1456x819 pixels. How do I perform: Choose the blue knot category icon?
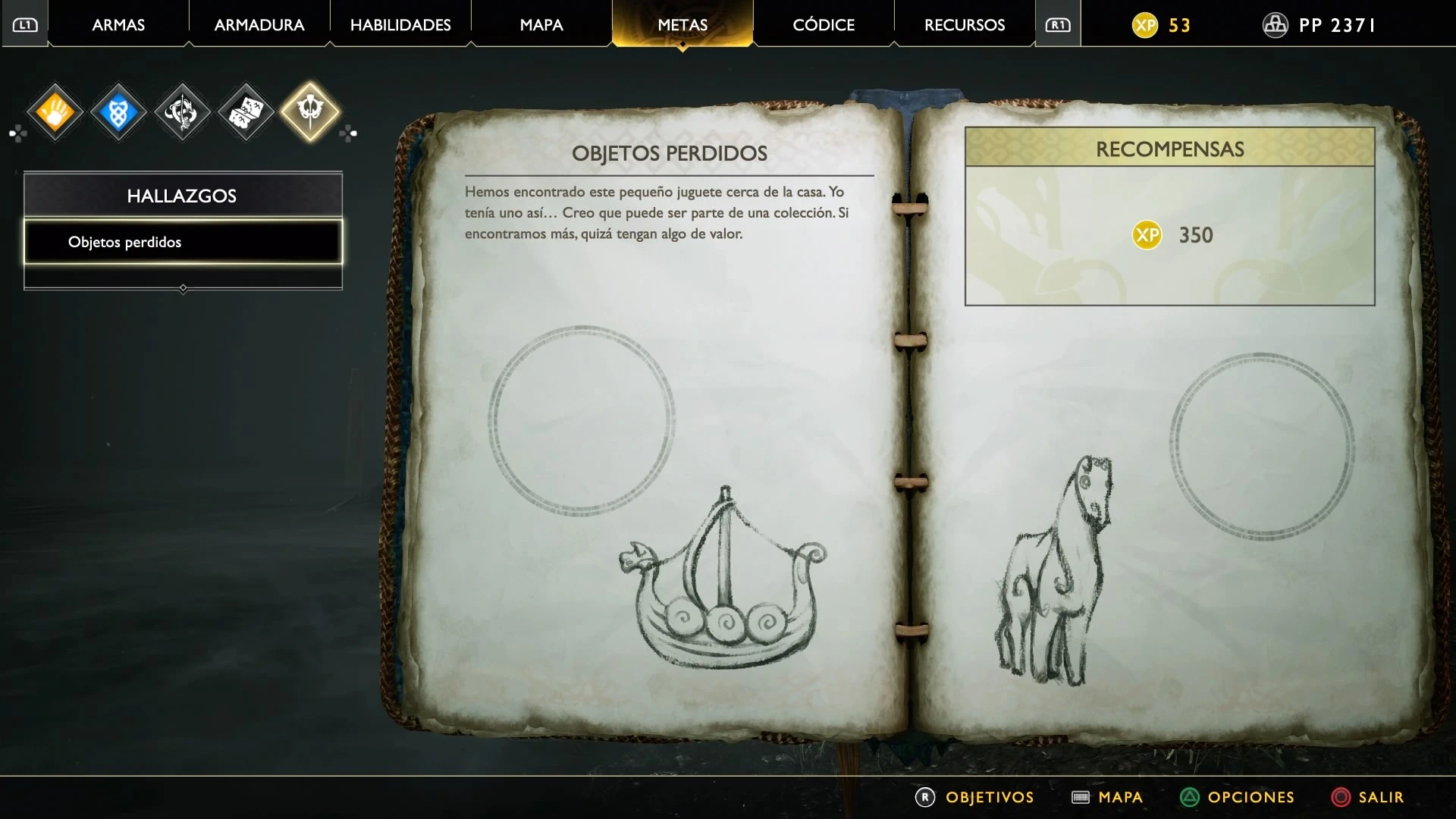[119, 113]
